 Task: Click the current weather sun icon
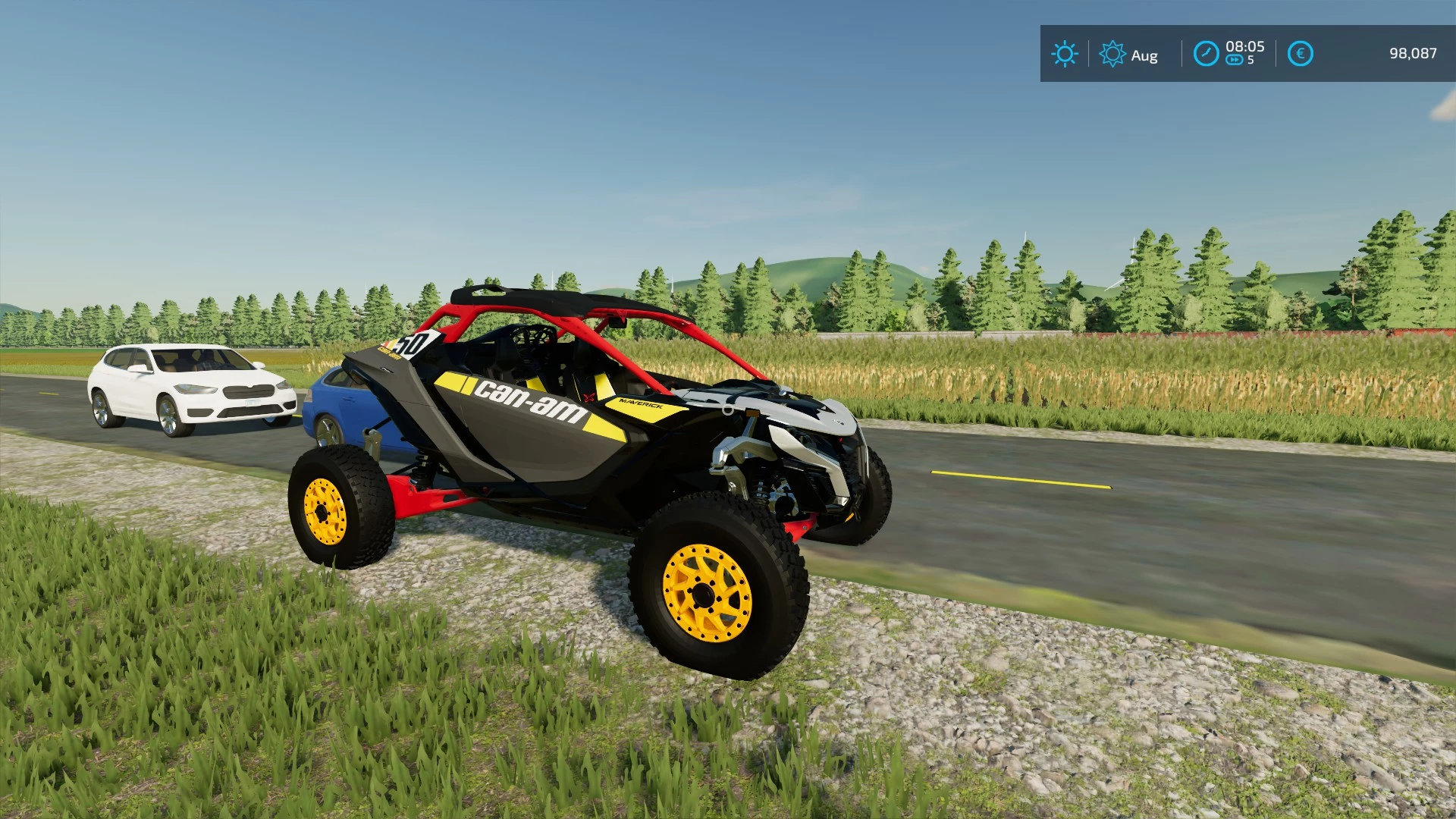point(1065,53)
